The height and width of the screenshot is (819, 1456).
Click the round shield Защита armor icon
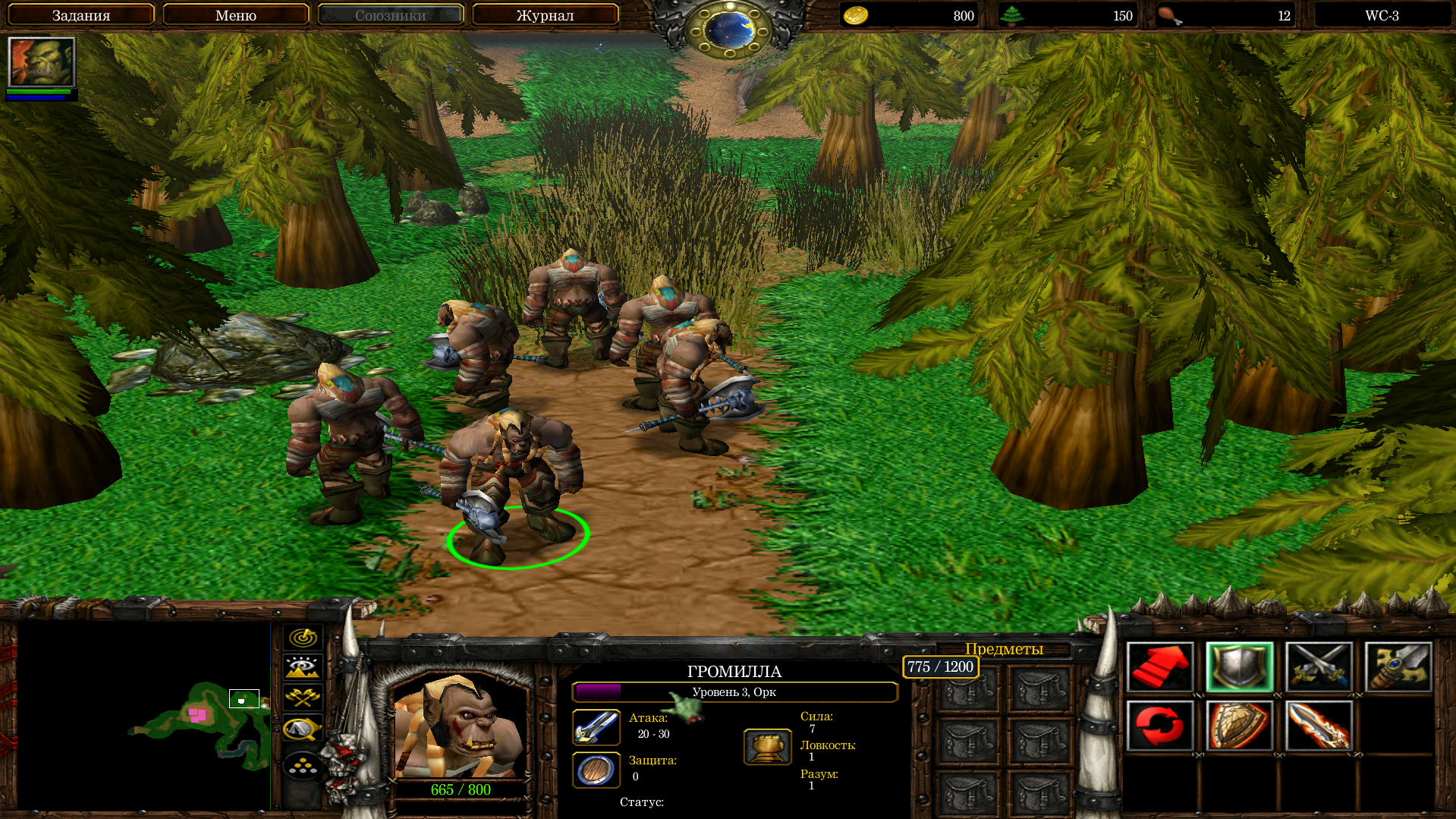[x=596, y=770]
